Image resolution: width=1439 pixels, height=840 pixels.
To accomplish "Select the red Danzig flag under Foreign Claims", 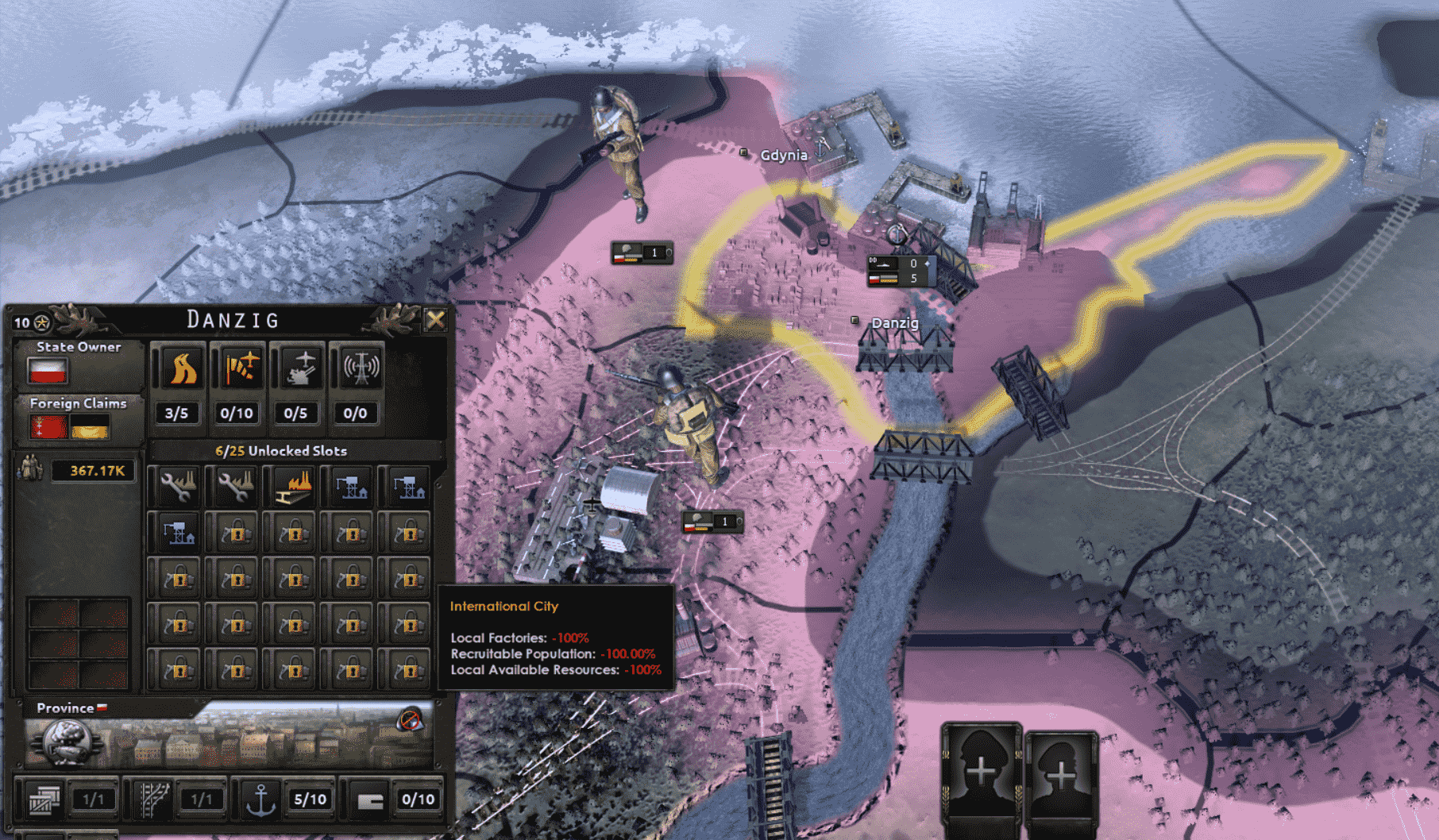I will coord(48,428).
